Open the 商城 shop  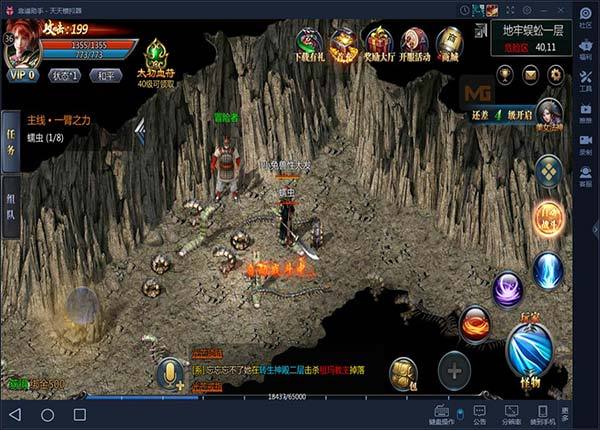[x=449, y=44]
